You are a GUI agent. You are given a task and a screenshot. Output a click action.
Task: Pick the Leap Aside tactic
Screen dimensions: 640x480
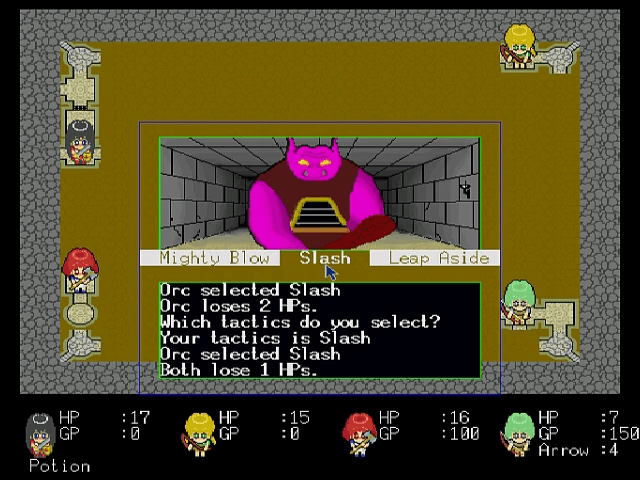[x=438, y=258]
